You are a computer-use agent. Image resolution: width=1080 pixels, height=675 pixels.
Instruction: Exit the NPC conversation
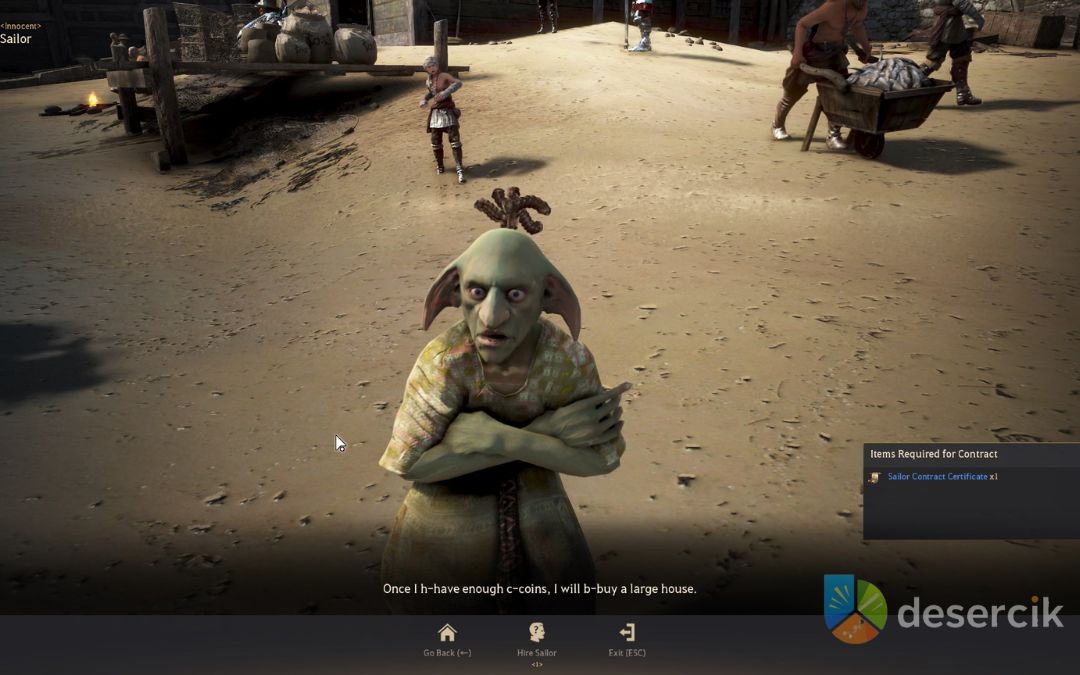pos(627,638)
